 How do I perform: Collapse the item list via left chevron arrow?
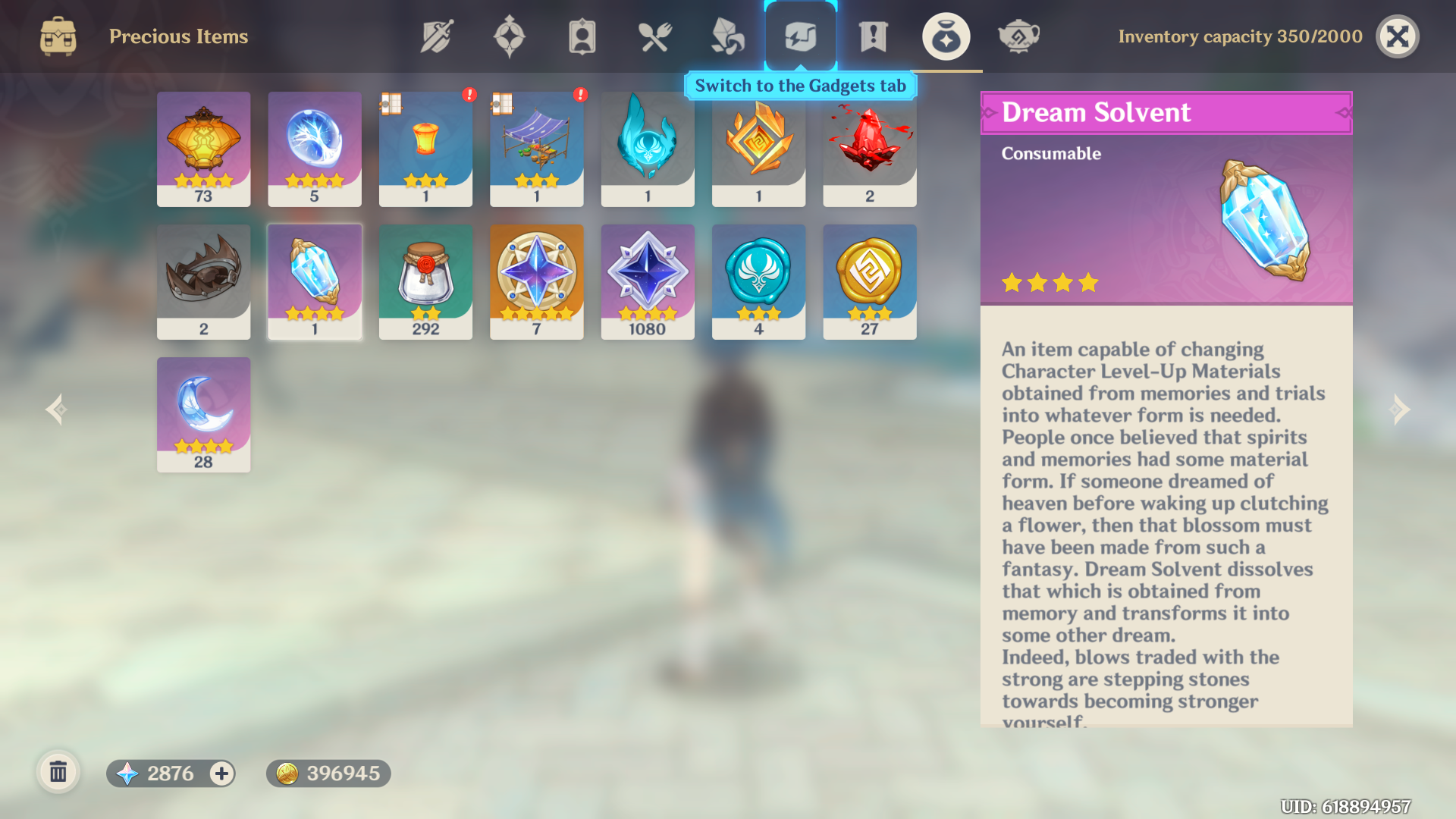tap(55, 409)
